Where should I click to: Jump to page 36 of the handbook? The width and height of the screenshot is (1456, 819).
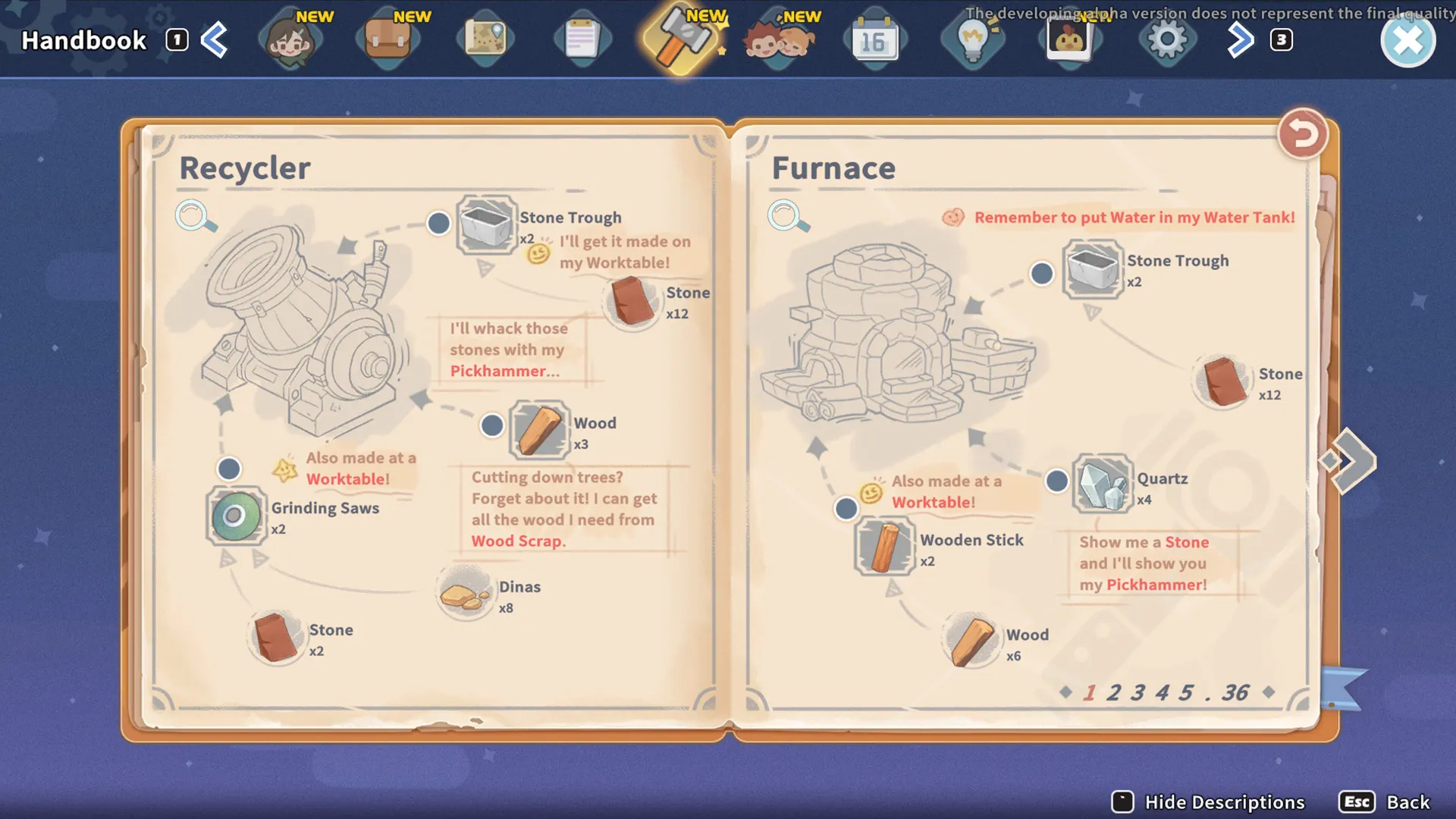(1235, 692)
